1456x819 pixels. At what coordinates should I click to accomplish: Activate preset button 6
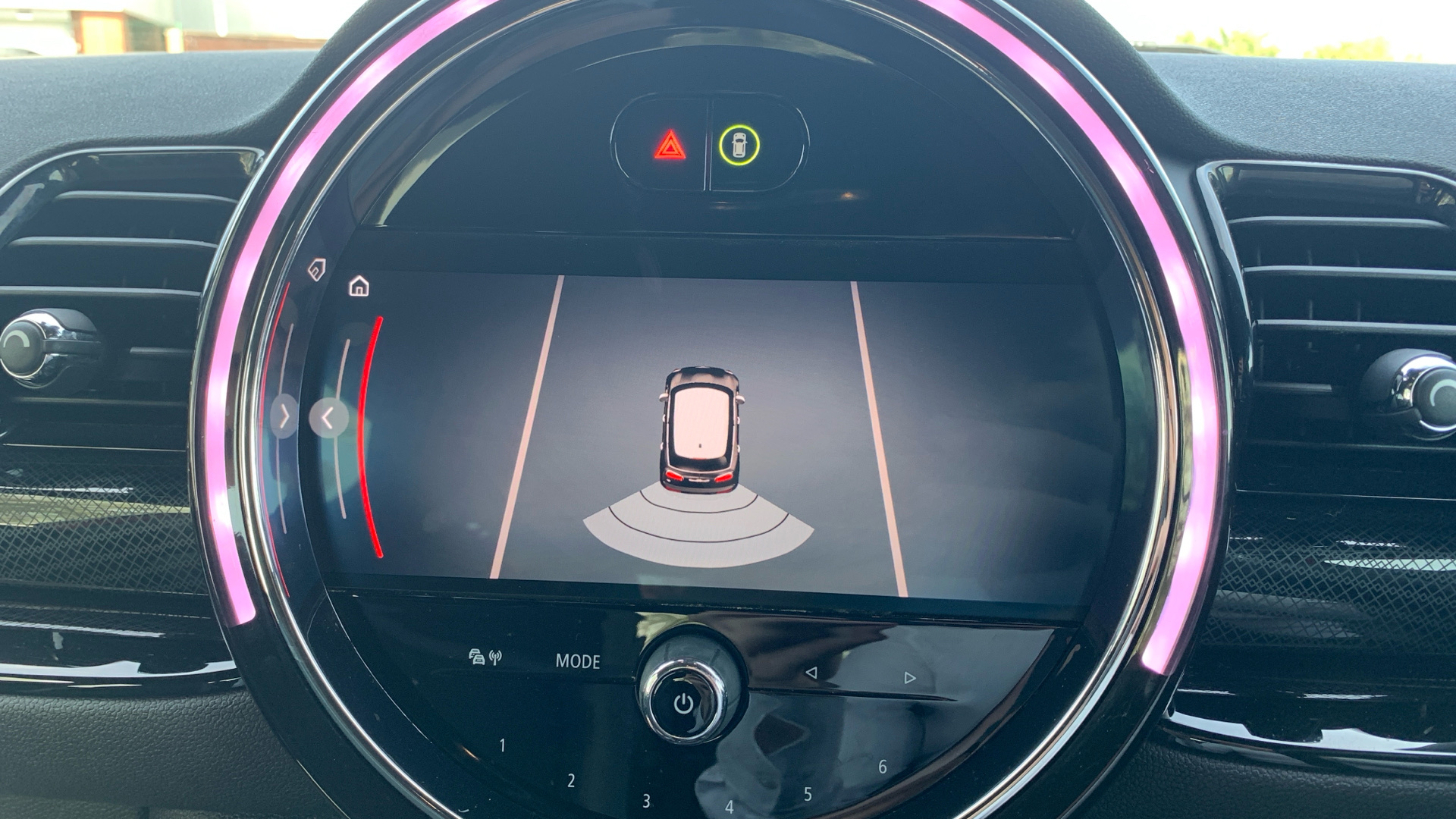click(882, 767)
